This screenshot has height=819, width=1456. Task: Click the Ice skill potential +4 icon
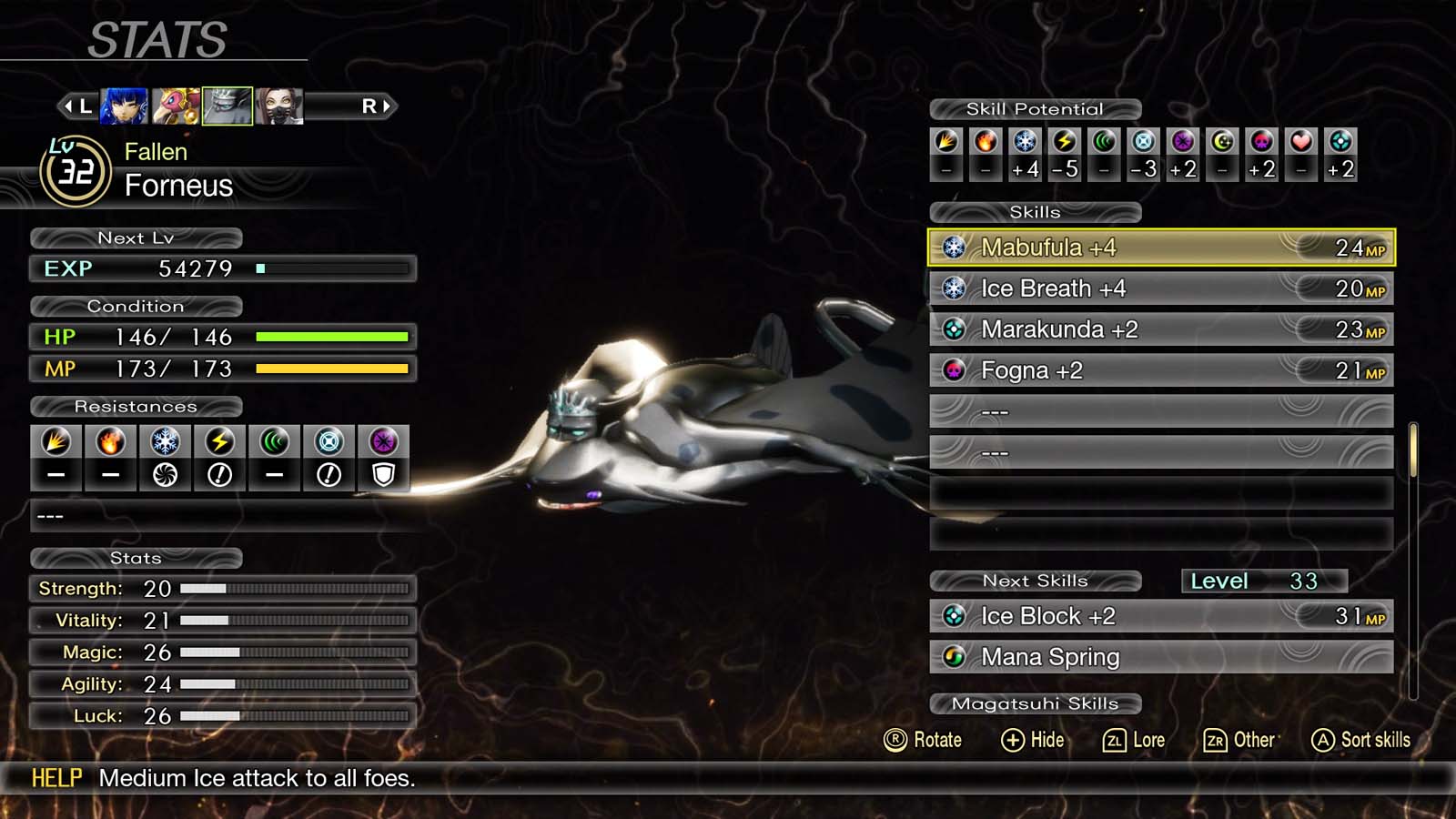tap(1025, 142)
